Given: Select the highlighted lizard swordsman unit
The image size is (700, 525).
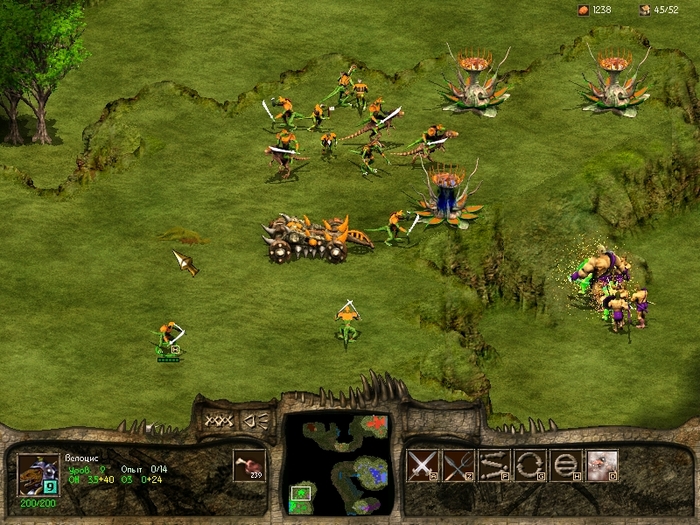Looking at the screenshot, I should tap(168, 338).
